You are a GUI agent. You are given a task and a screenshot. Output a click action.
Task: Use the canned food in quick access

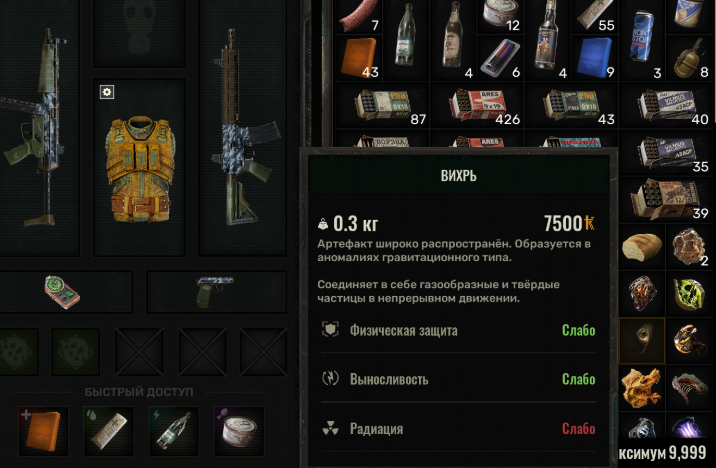238,430
